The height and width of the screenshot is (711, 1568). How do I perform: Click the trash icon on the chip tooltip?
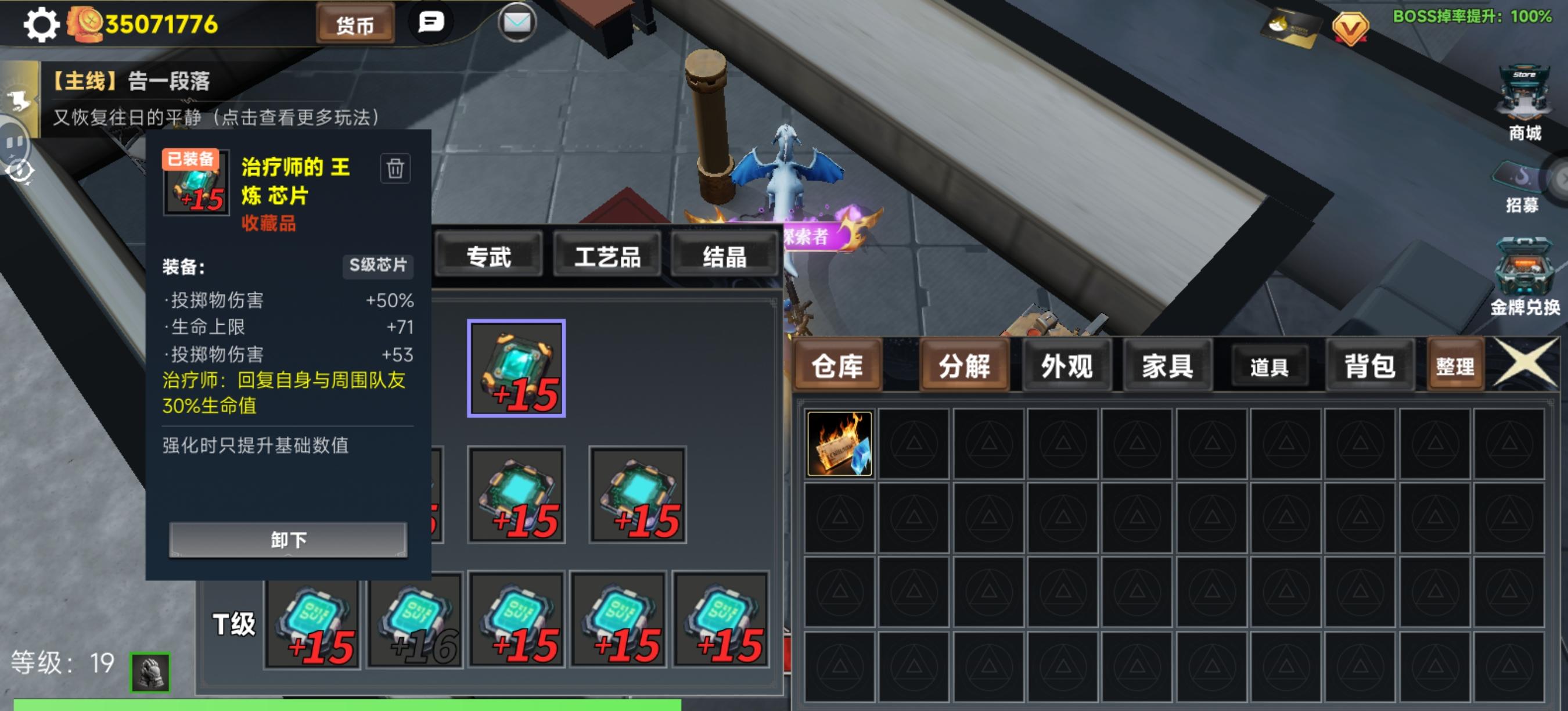pos(396,170)
